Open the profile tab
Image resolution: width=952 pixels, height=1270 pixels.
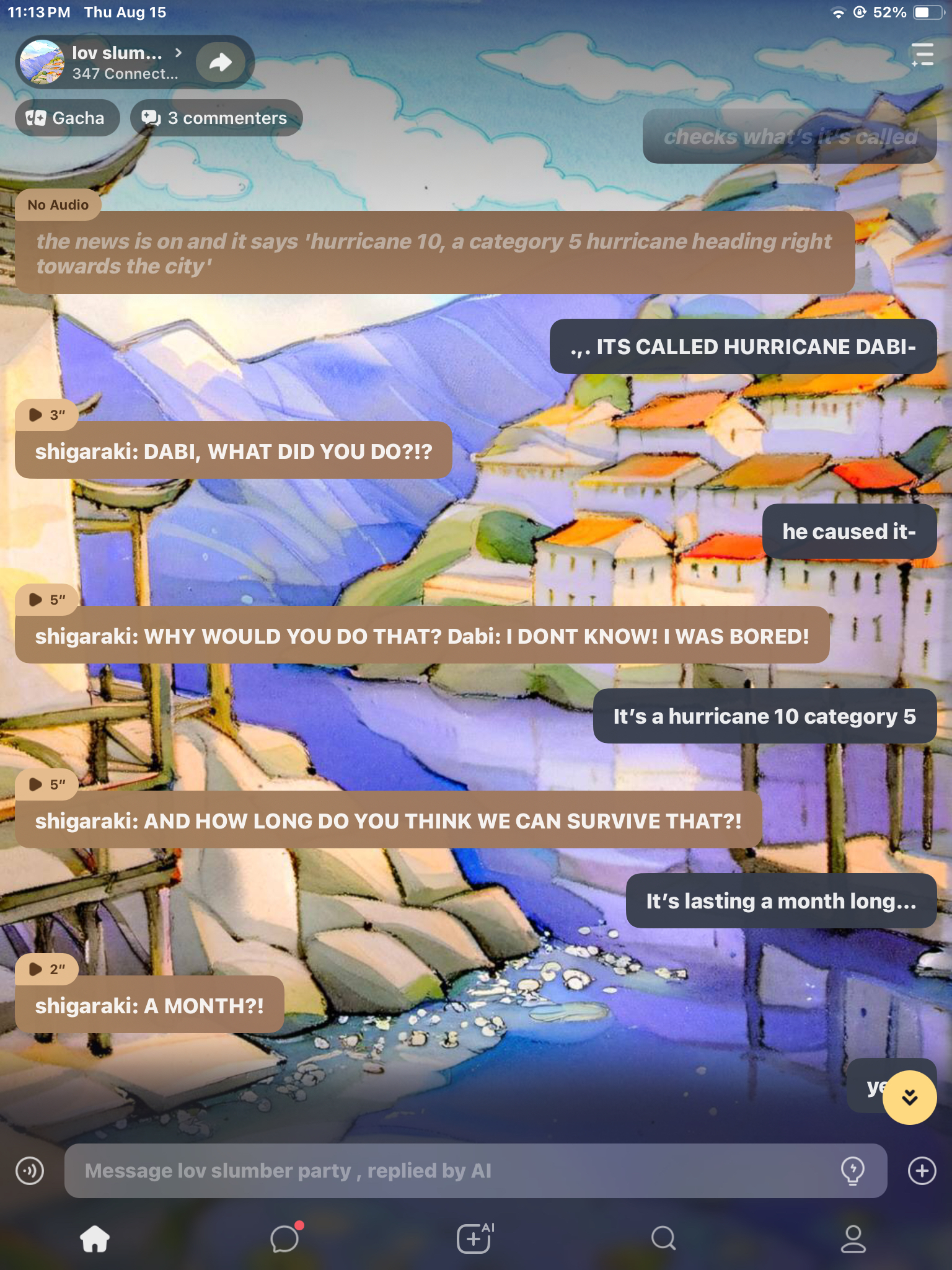853,1239
